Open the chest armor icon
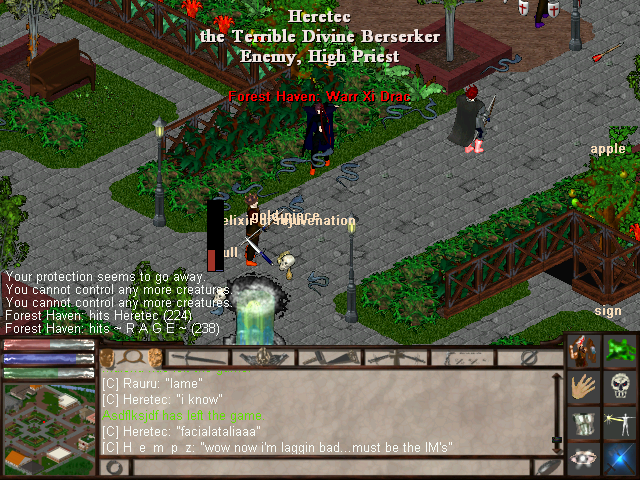This screenshot has width=640, height=480. (x=585, y=423)
